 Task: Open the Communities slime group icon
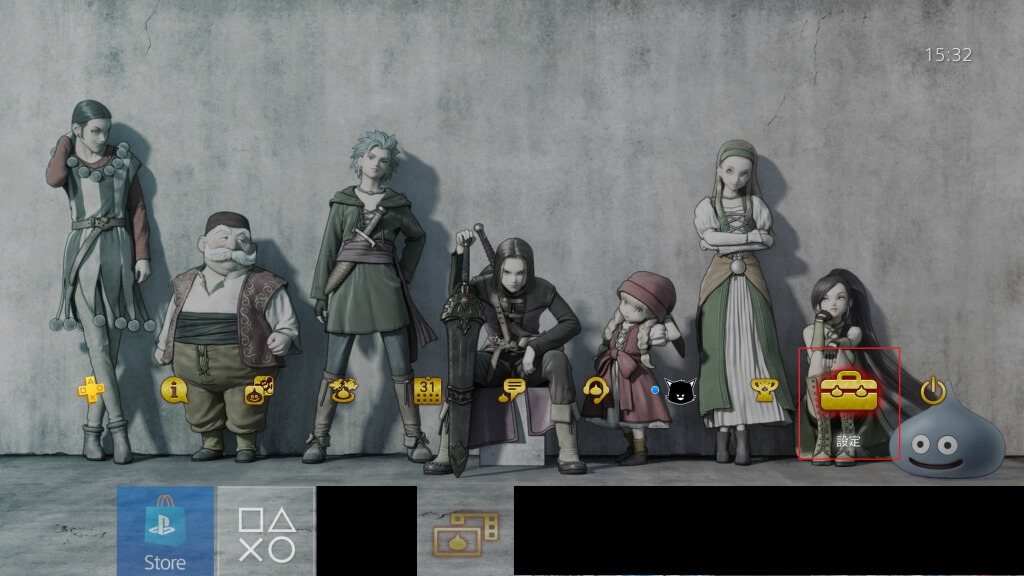pyautogui.click(x=343, y=390)
